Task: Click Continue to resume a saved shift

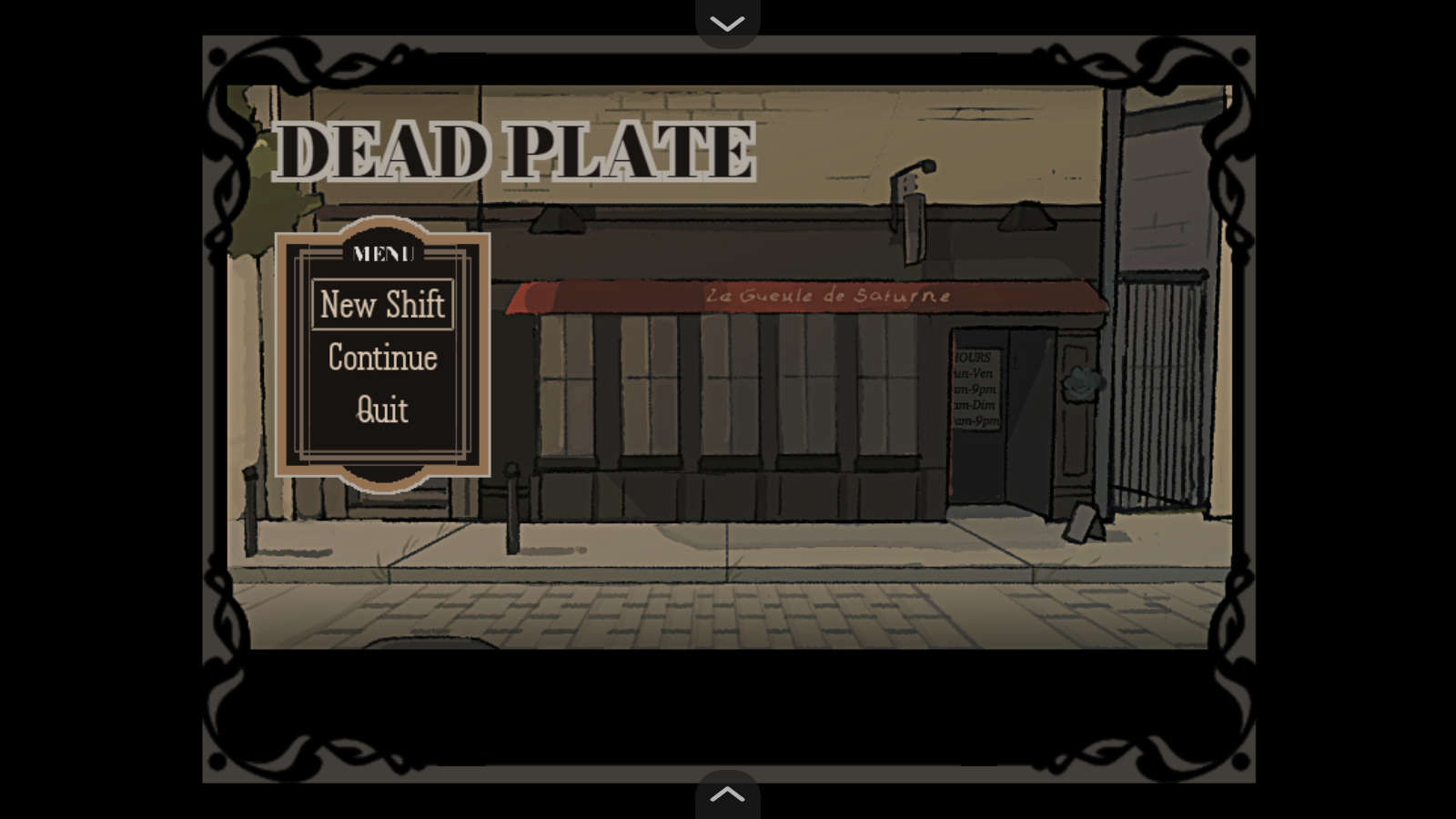Action: point(382,359)
